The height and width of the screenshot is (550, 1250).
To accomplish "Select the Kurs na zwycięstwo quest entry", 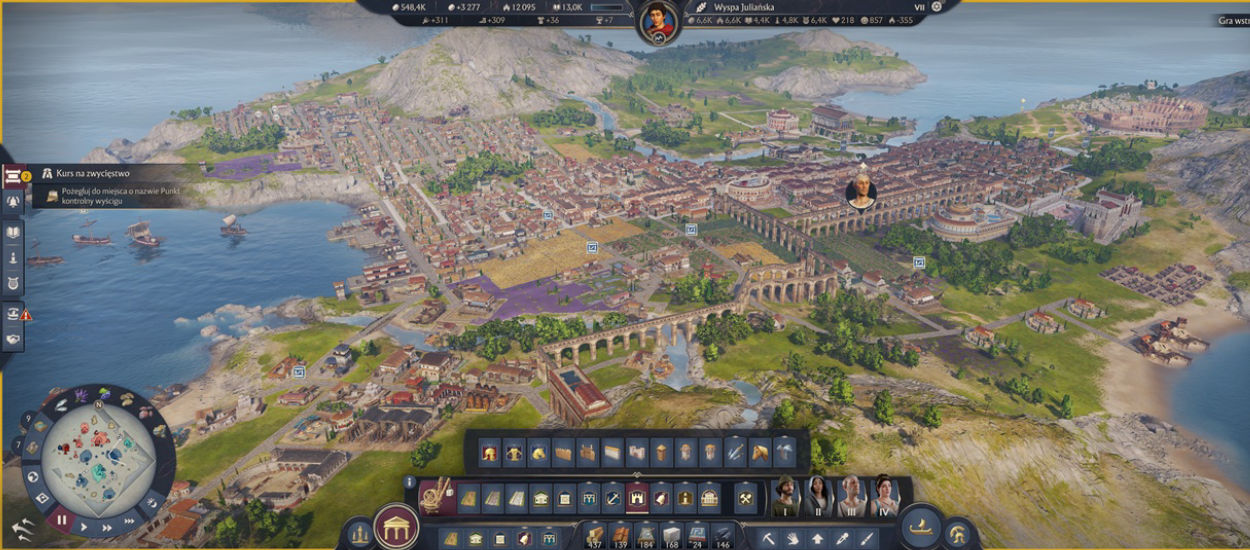I will 100,174.
